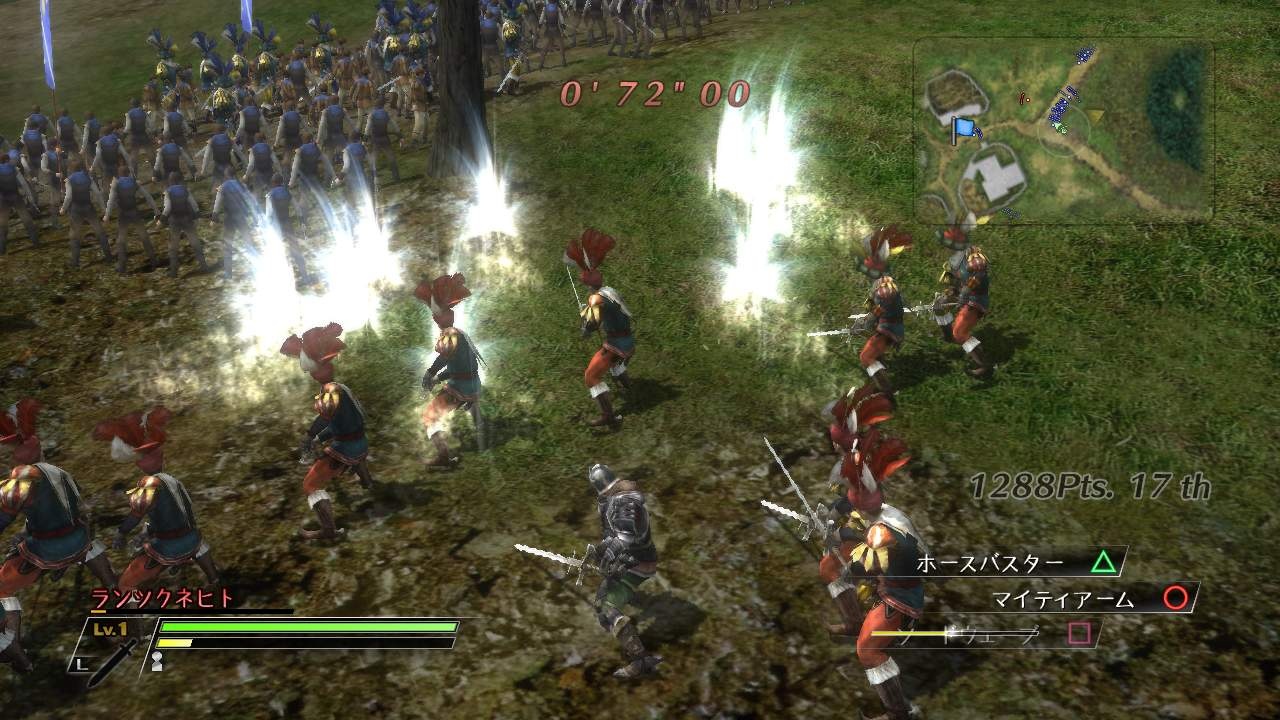The image size is (1280, 720).
Task: Select the greyed ソードウェーブ skill entry
Action: [1000, 636]
